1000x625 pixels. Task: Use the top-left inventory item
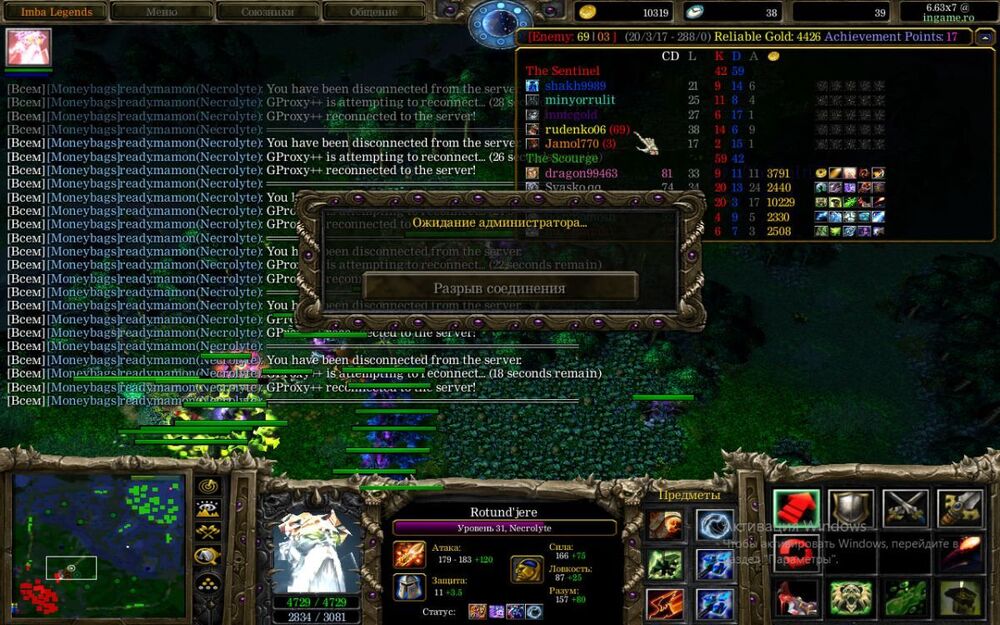664,525
